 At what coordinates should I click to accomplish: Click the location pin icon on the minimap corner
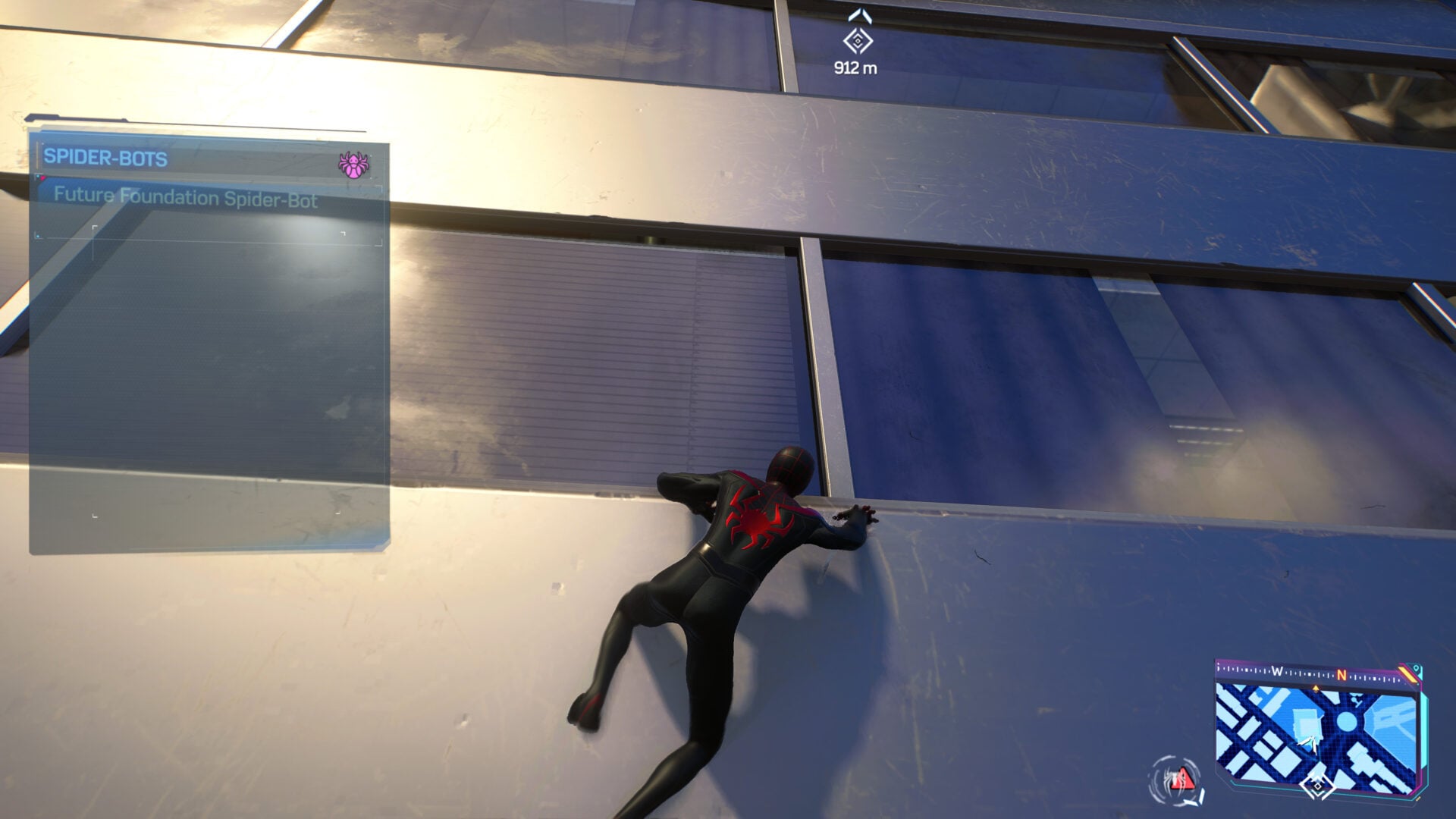[1415, 667]
